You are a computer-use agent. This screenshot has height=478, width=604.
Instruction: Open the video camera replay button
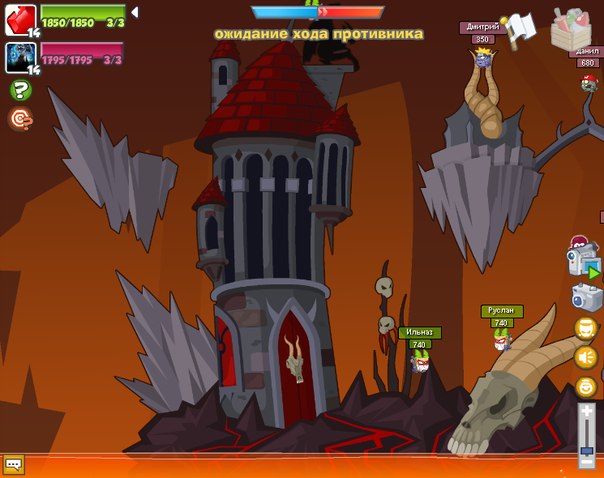pos(582,262)
